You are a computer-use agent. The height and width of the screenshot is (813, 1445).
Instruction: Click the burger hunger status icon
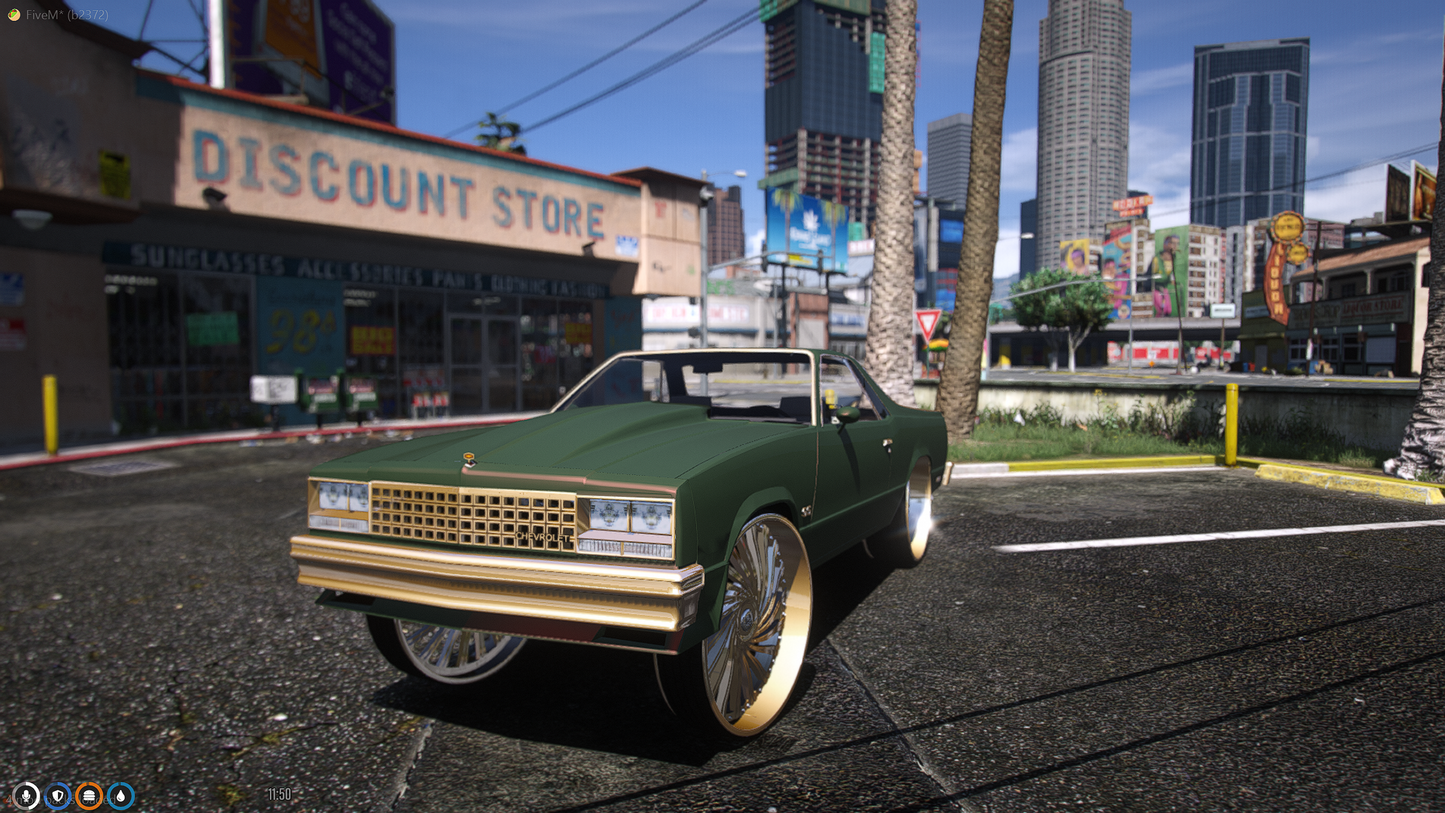click(x=90, y=796)
